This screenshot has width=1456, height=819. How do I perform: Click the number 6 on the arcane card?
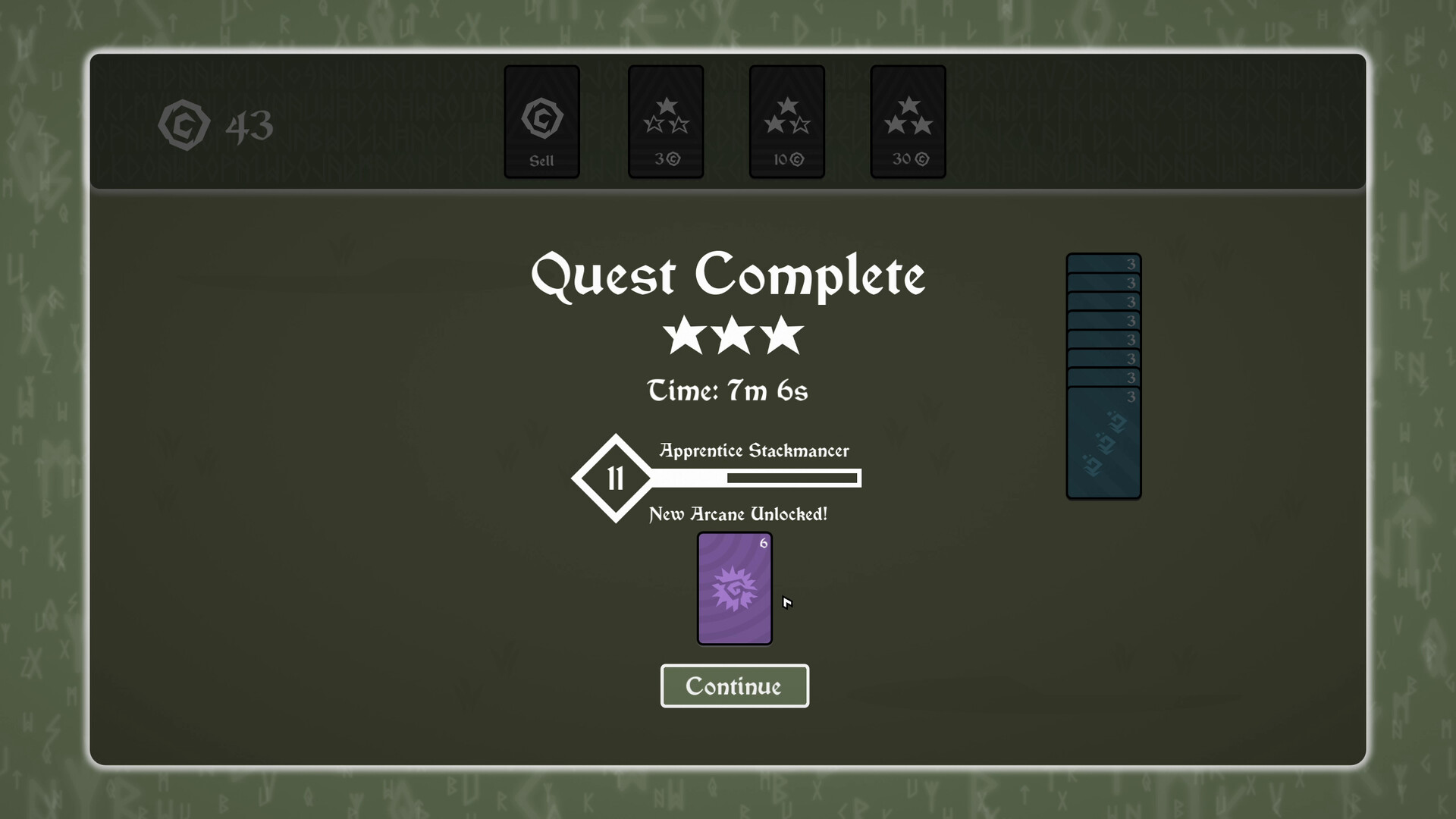[x=763, y=543]
